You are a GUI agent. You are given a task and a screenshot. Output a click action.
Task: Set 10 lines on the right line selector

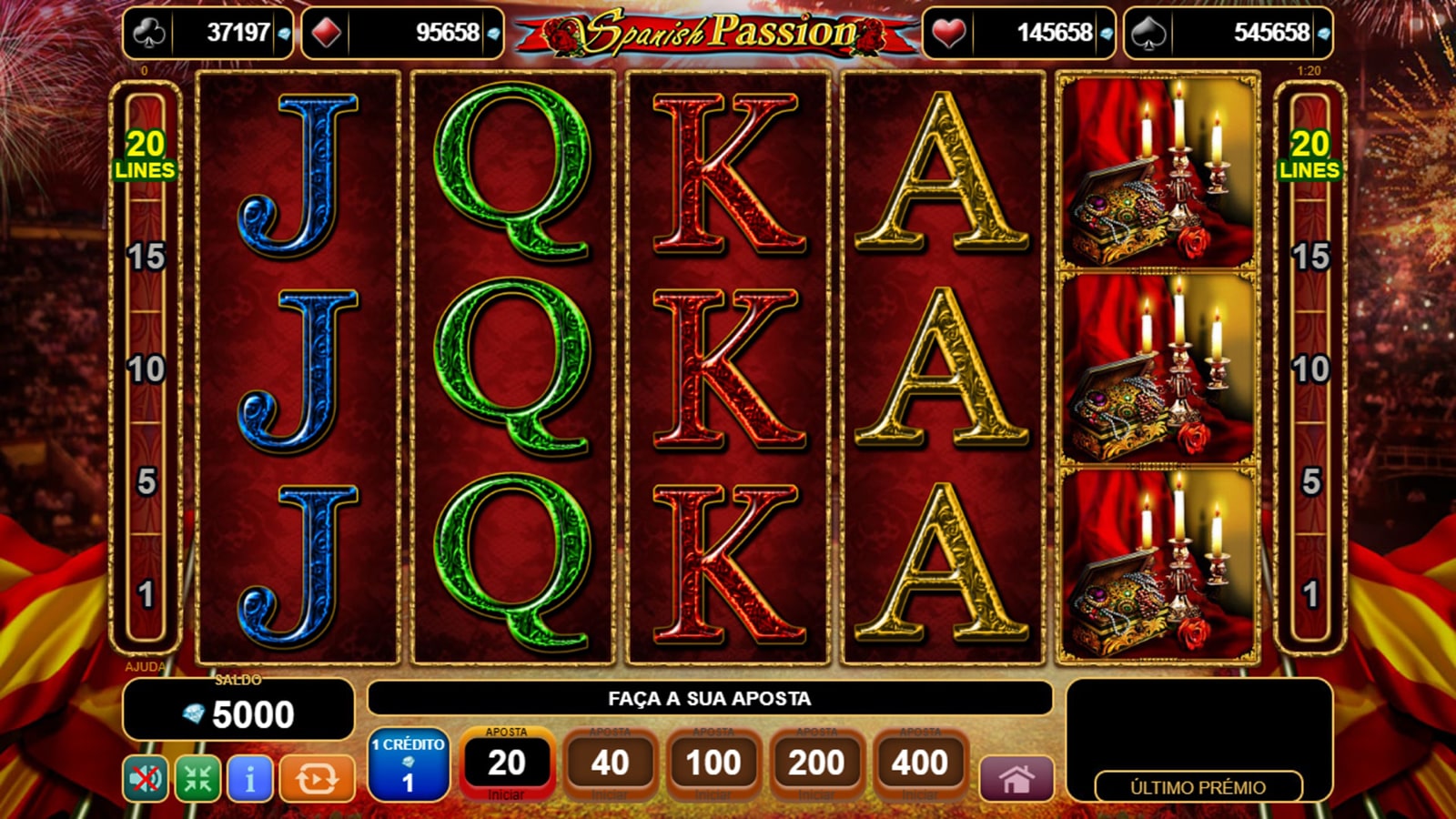tap(1309, 369)
